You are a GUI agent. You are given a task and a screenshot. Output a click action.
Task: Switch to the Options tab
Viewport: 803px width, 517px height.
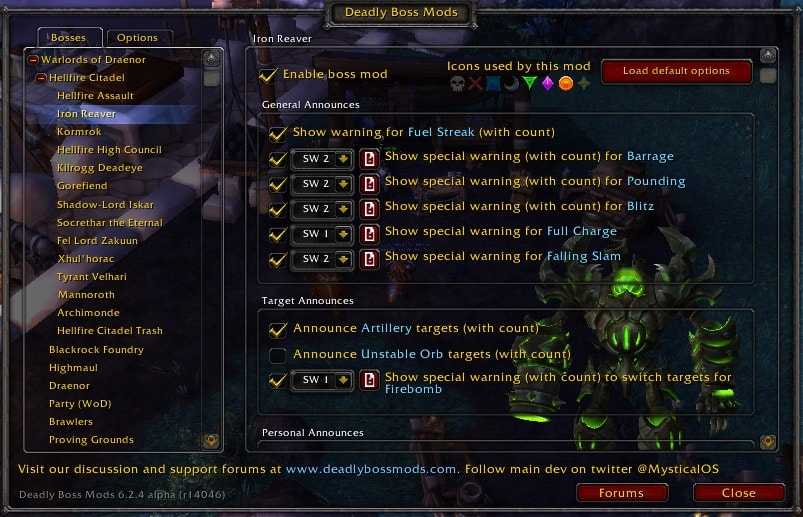click(x=137, y=38)
